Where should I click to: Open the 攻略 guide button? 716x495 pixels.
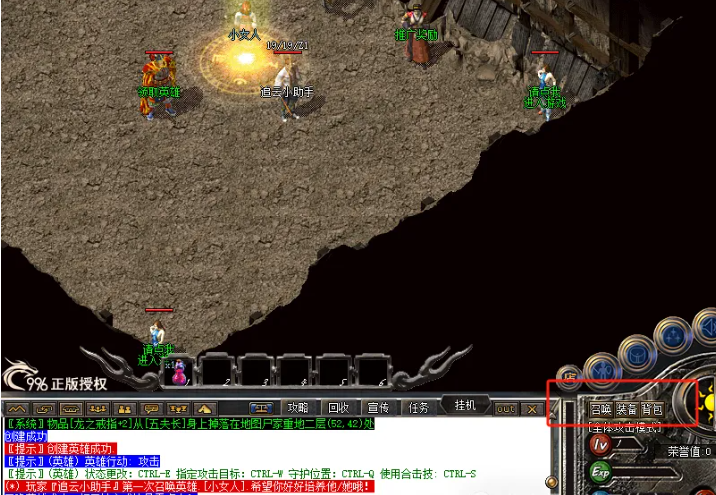298,408
